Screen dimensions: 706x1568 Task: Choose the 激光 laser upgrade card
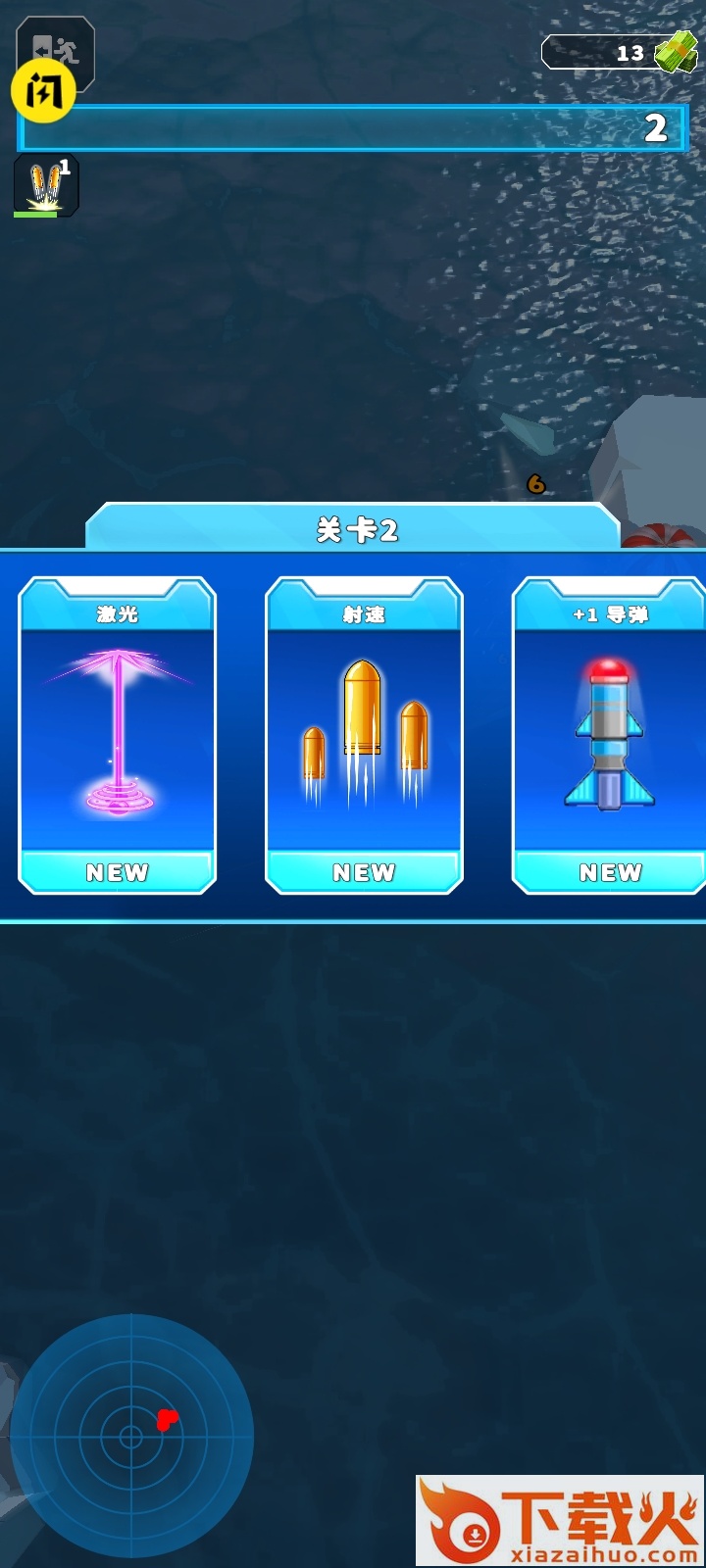coord(118,735)
